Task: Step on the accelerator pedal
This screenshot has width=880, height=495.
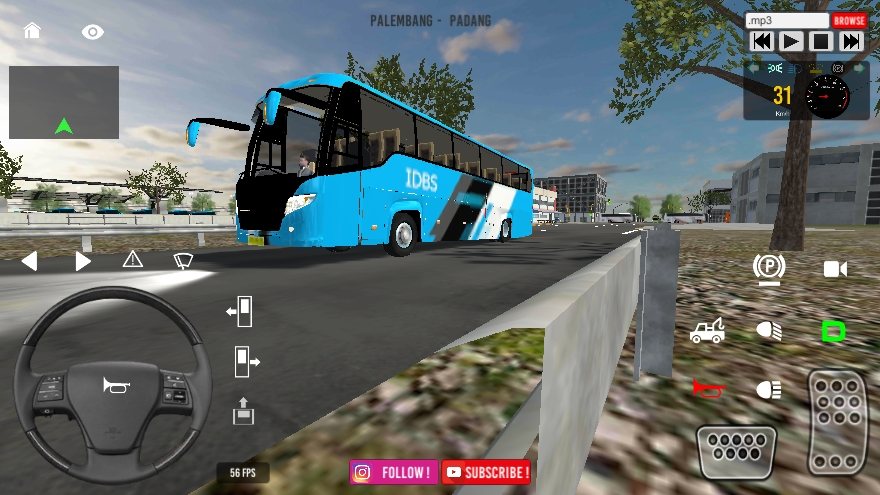Action: click(x=837, y=422)
